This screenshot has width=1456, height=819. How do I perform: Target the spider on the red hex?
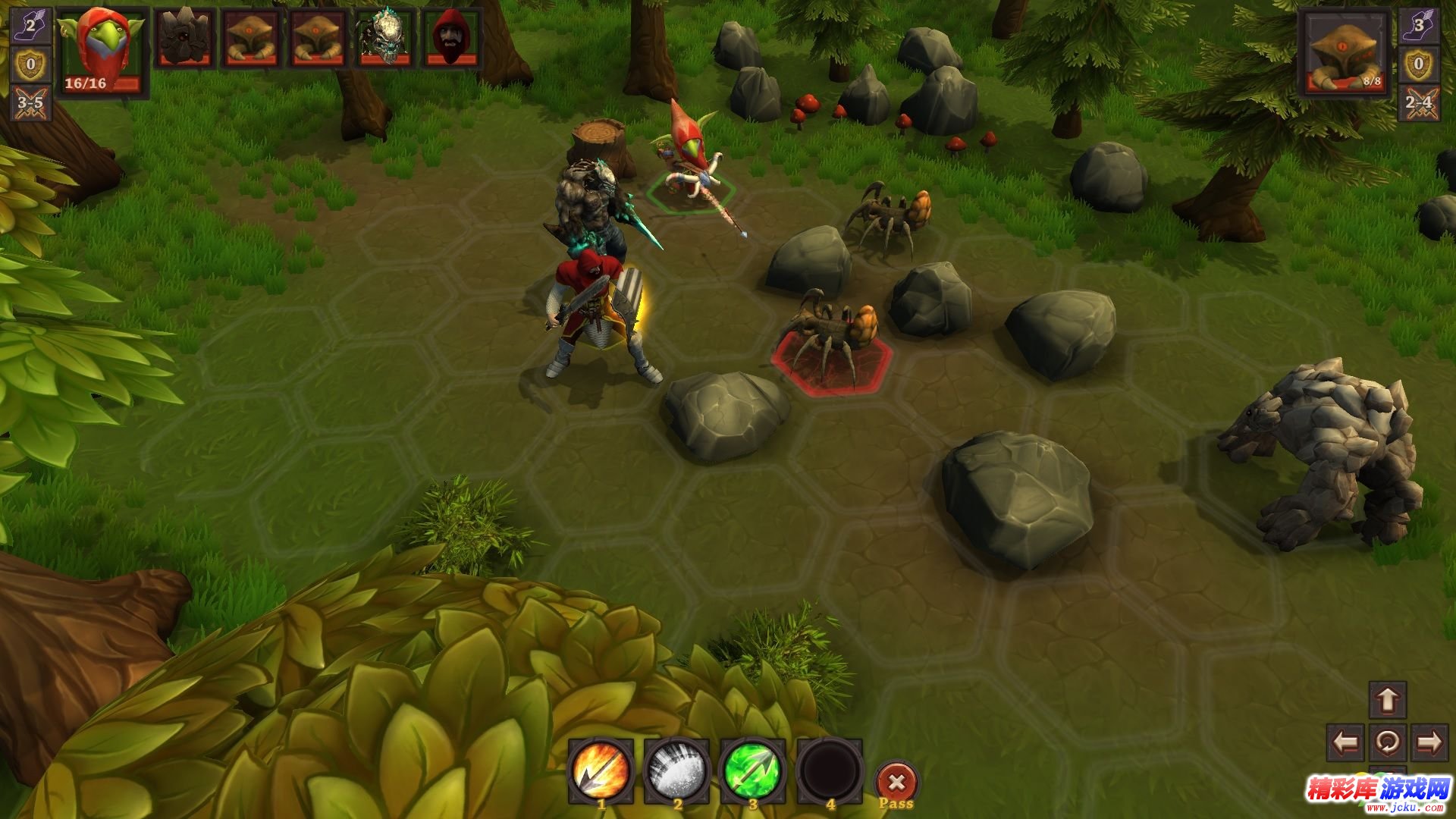pos(831,341)
